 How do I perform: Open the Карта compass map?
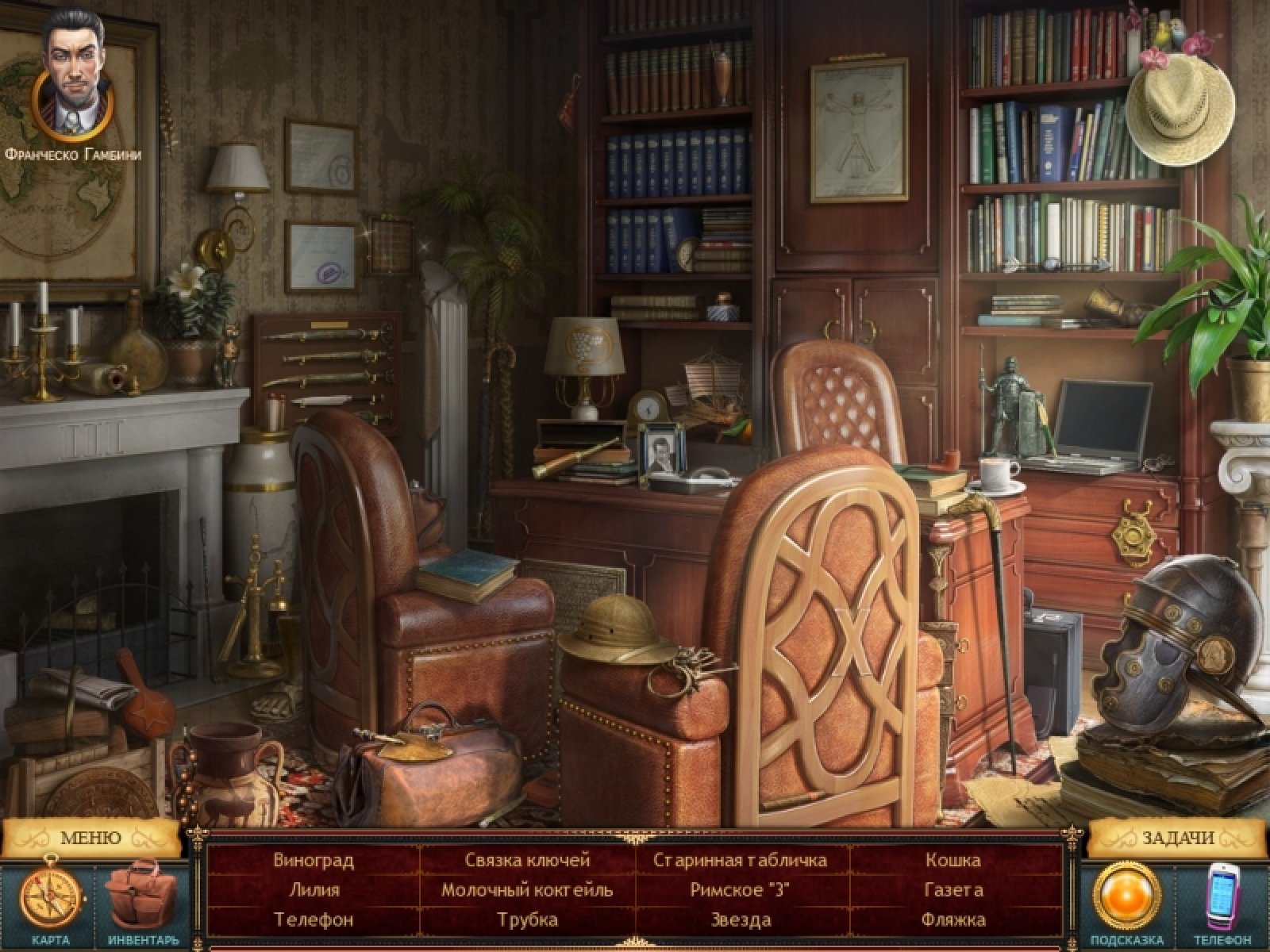50,900
